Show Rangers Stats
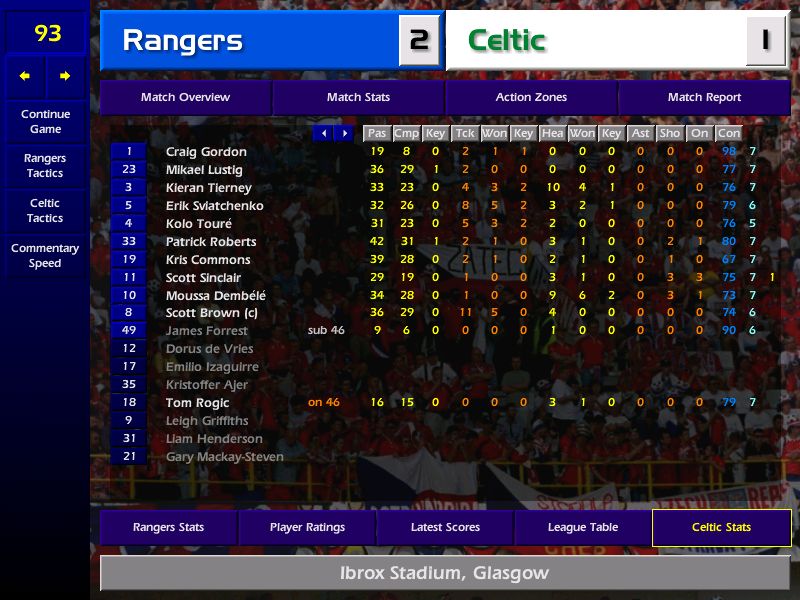Image resolution: width=800 pixels, height=600 pixels. click(x=168, y=527)
